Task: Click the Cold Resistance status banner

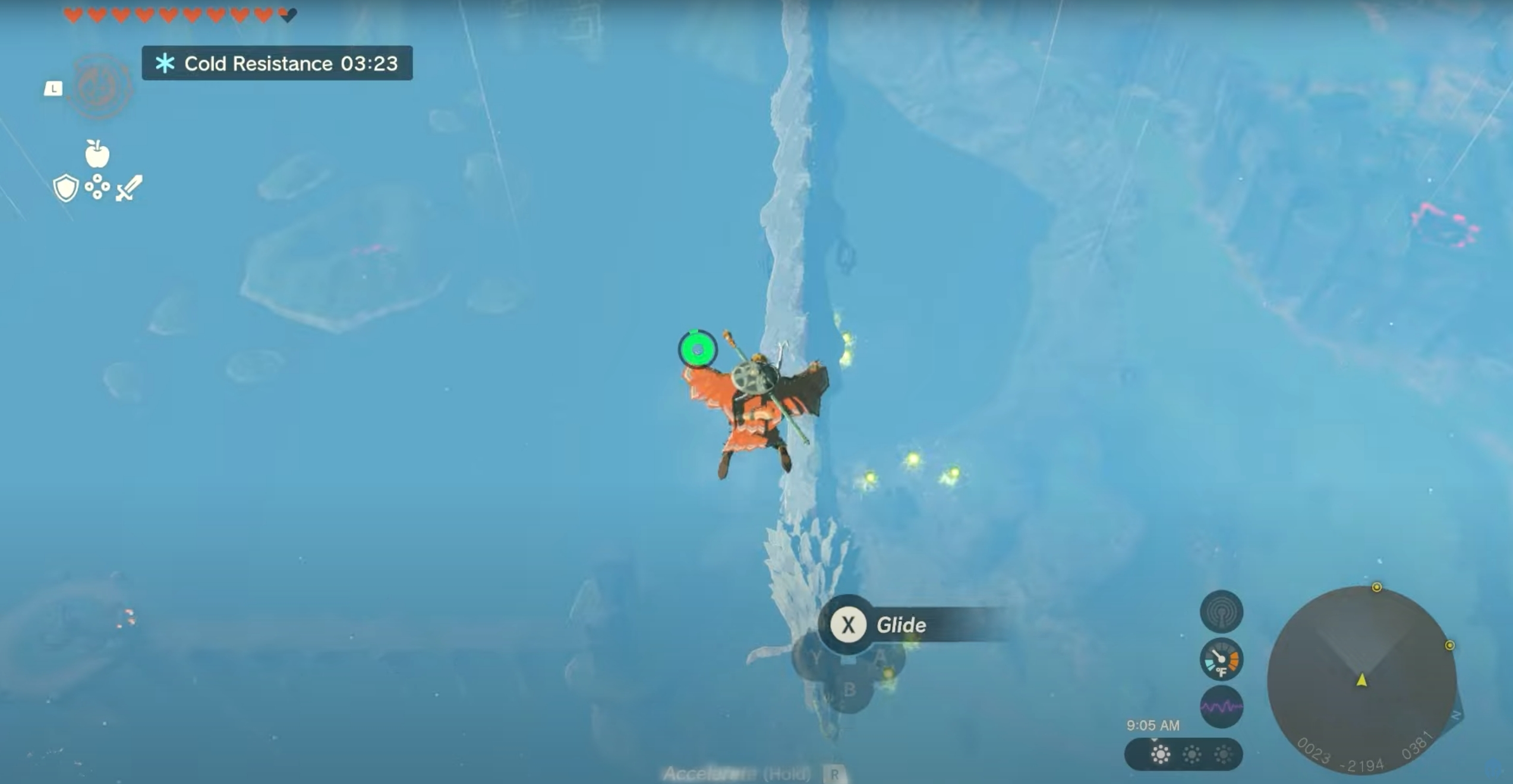Action: tap(276, 64)
